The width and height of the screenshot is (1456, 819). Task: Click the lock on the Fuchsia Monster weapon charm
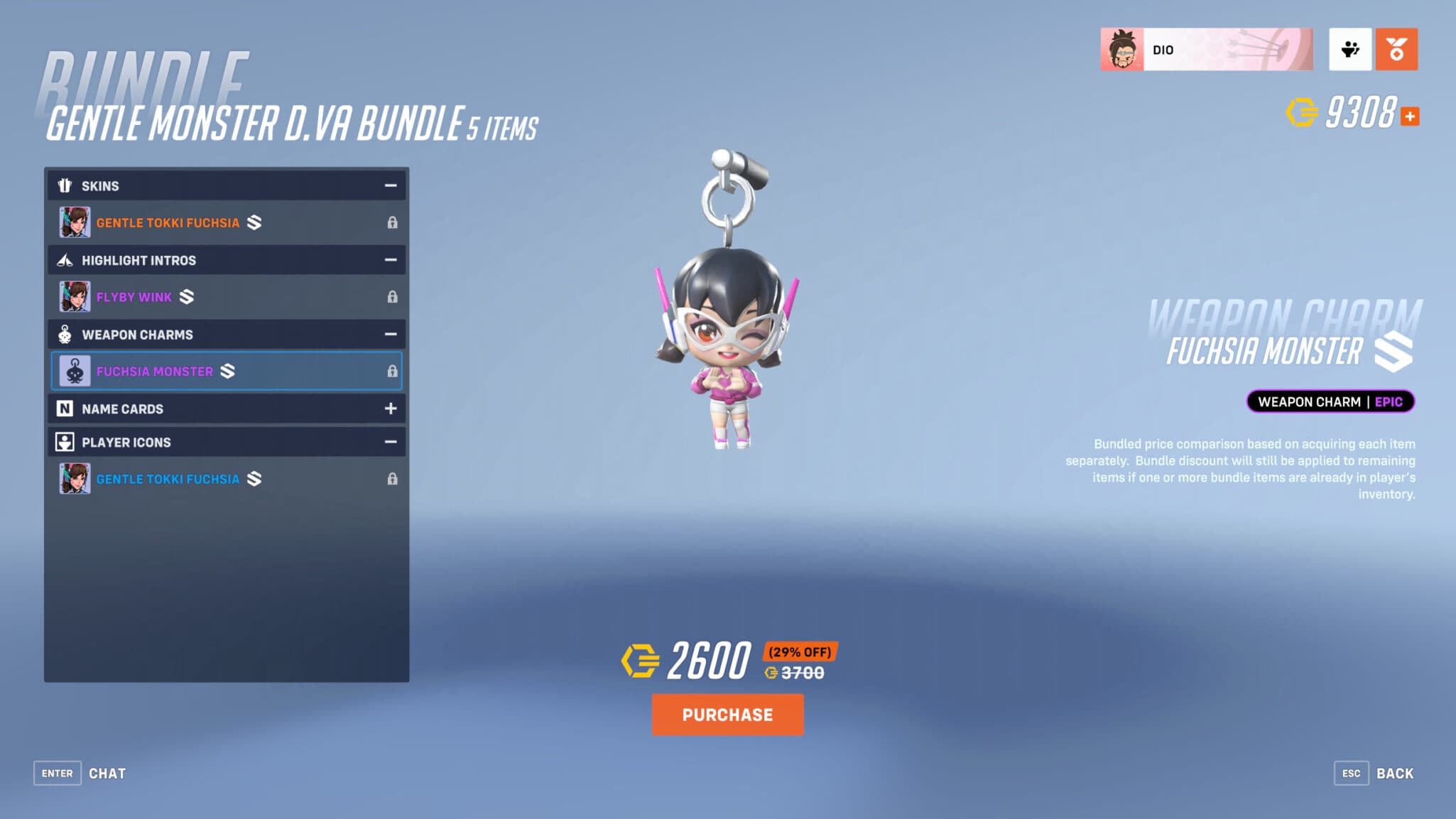click(393, 370)
